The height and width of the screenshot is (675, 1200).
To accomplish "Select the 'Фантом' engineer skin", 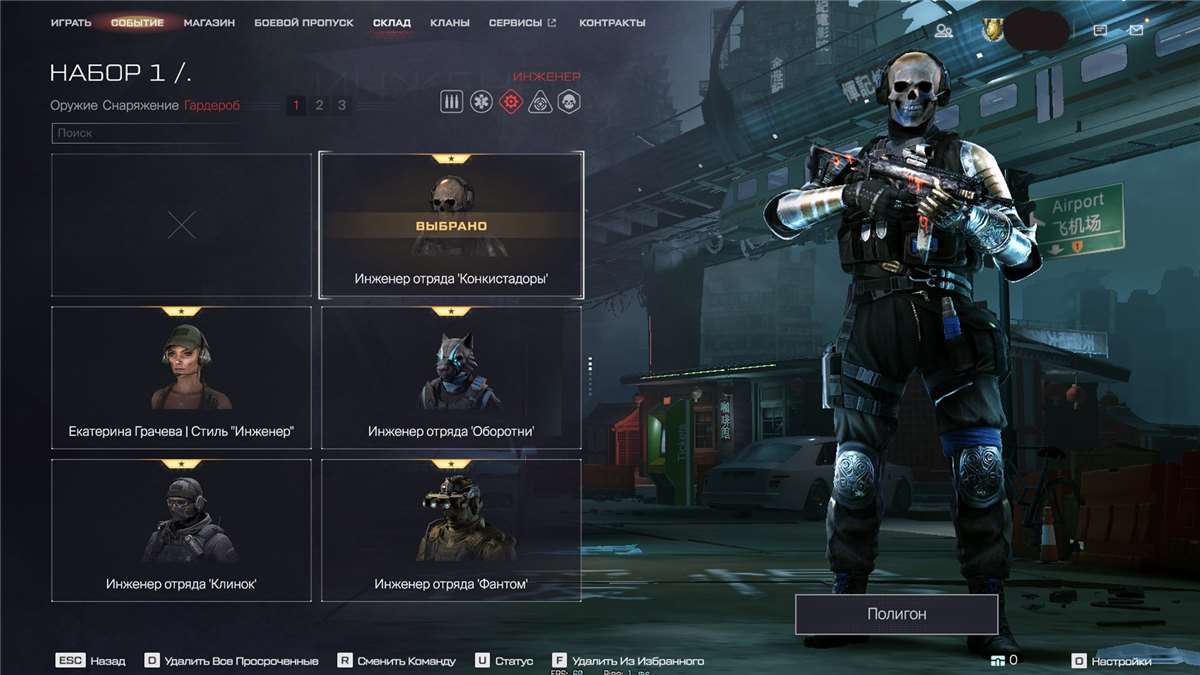I will pos(451,530).
